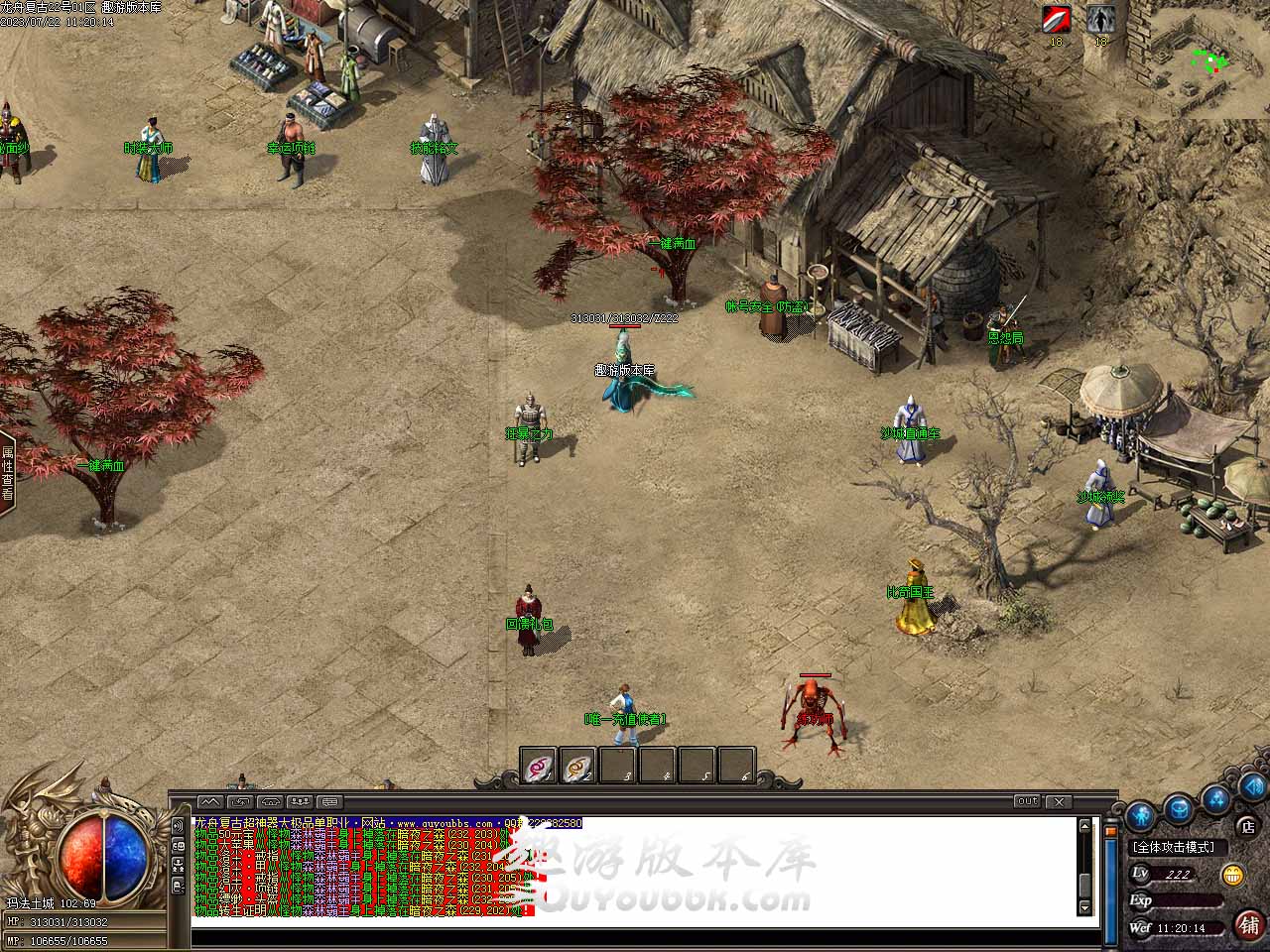This screenshot has height=952, width=1270.
Task: Click the shadowy figure buff icon
Action: 1099,20
